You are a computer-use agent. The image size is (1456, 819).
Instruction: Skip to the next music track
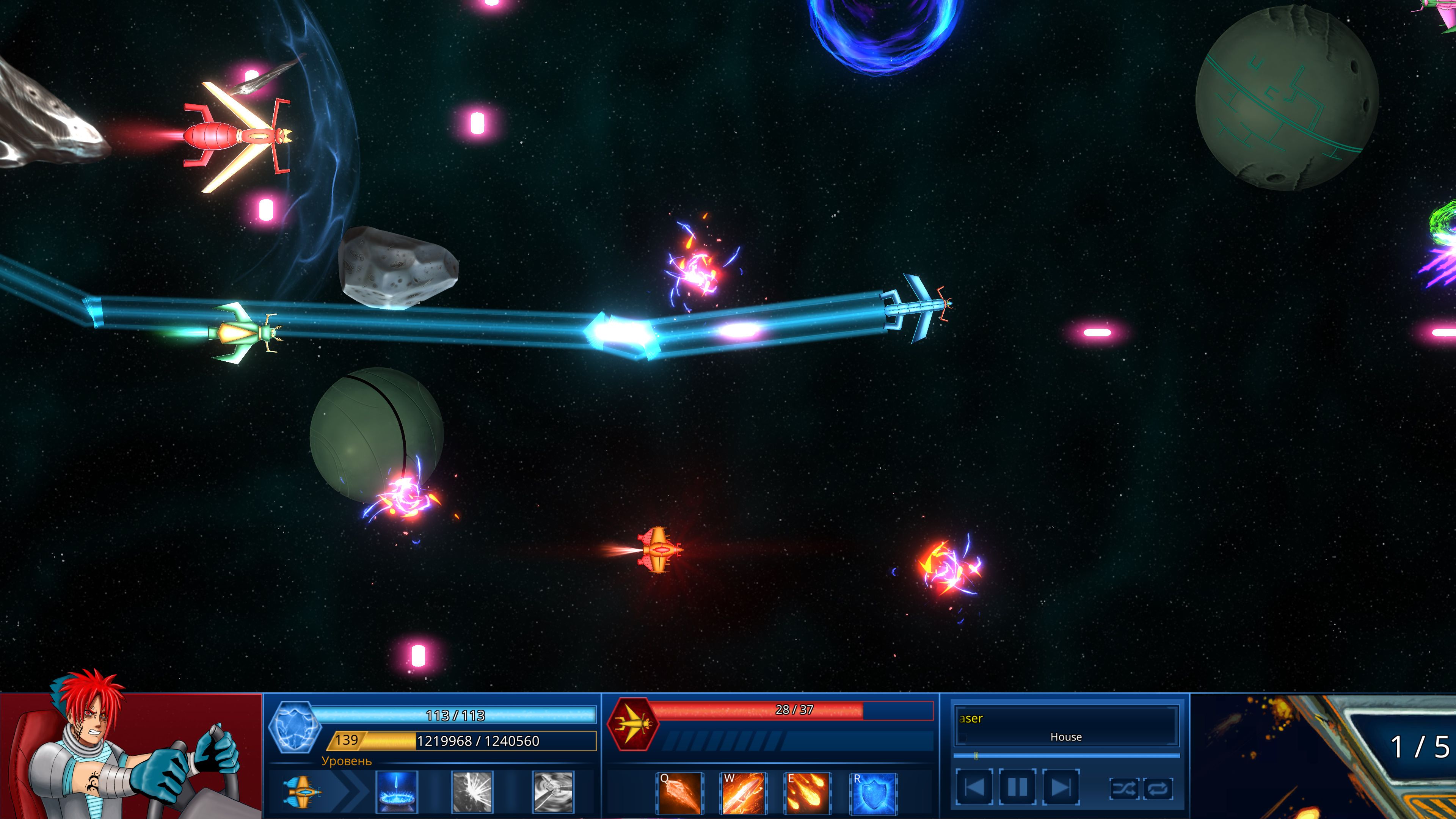click(1062, 788)
